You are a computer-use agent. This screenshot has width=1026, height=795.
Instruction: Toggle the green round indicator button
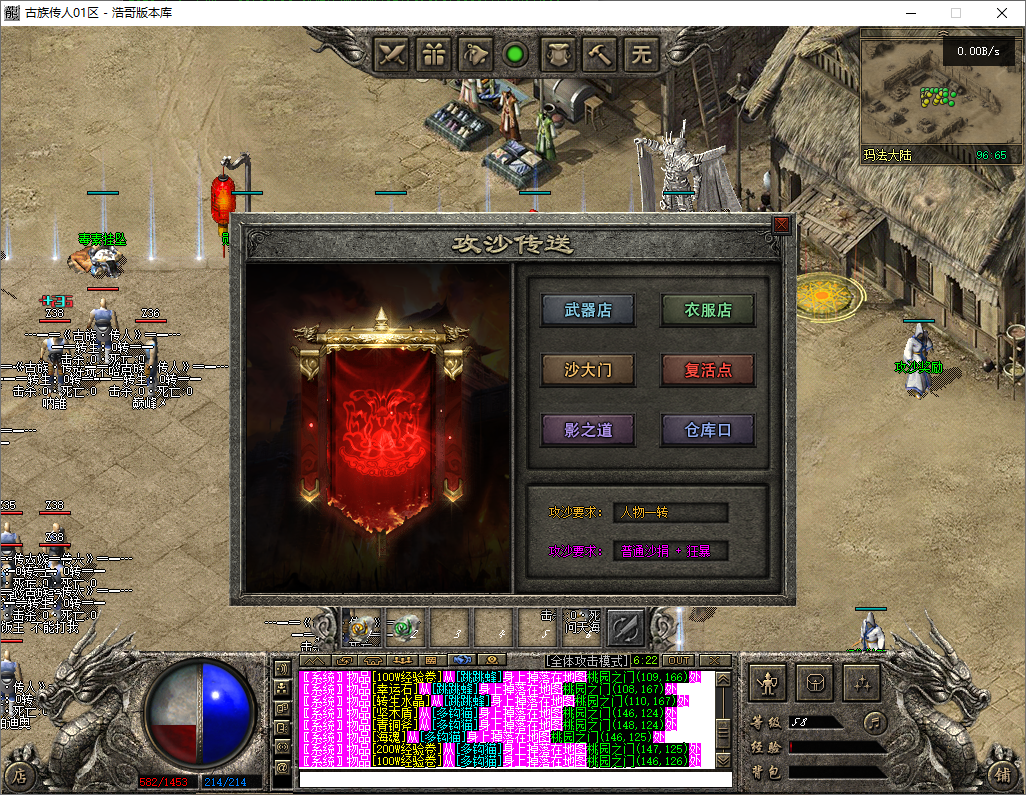pos(516,54)
